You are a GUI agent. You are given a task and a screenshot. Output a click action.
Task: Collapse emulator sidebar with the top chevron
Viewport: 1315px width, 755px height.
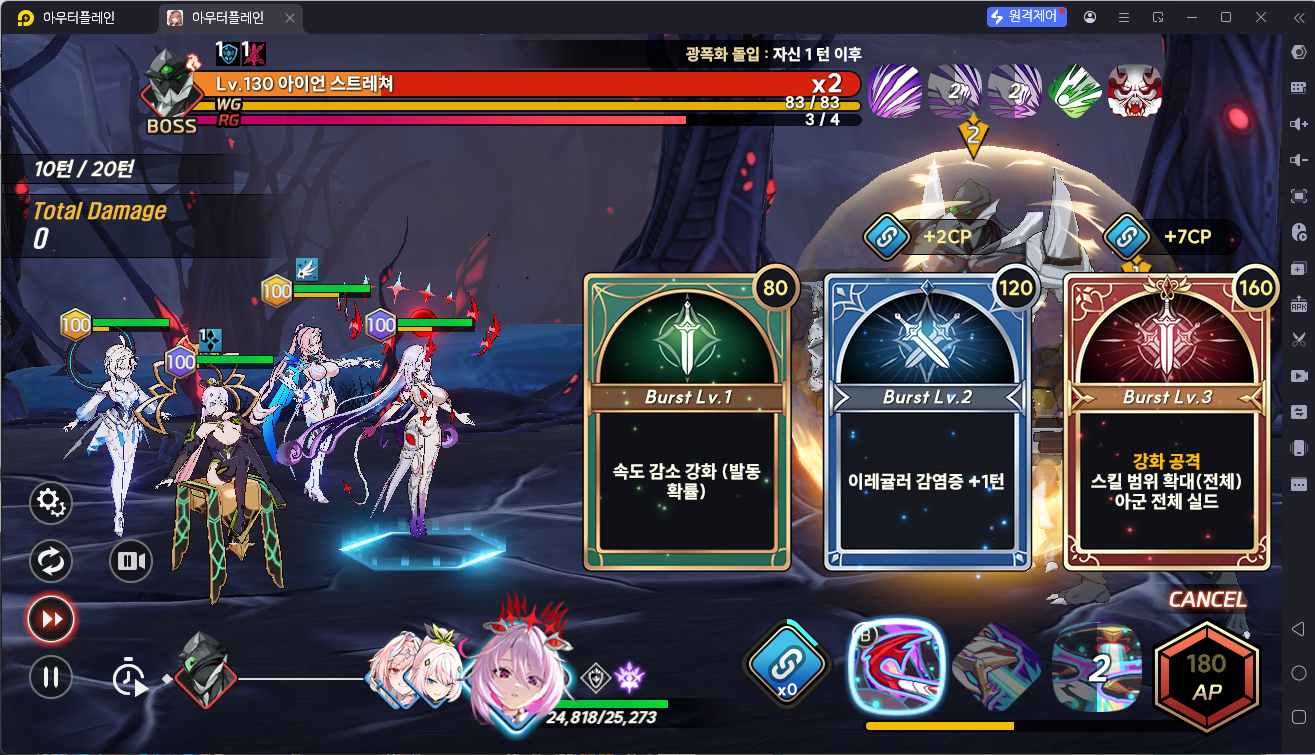pos(1301,17)
